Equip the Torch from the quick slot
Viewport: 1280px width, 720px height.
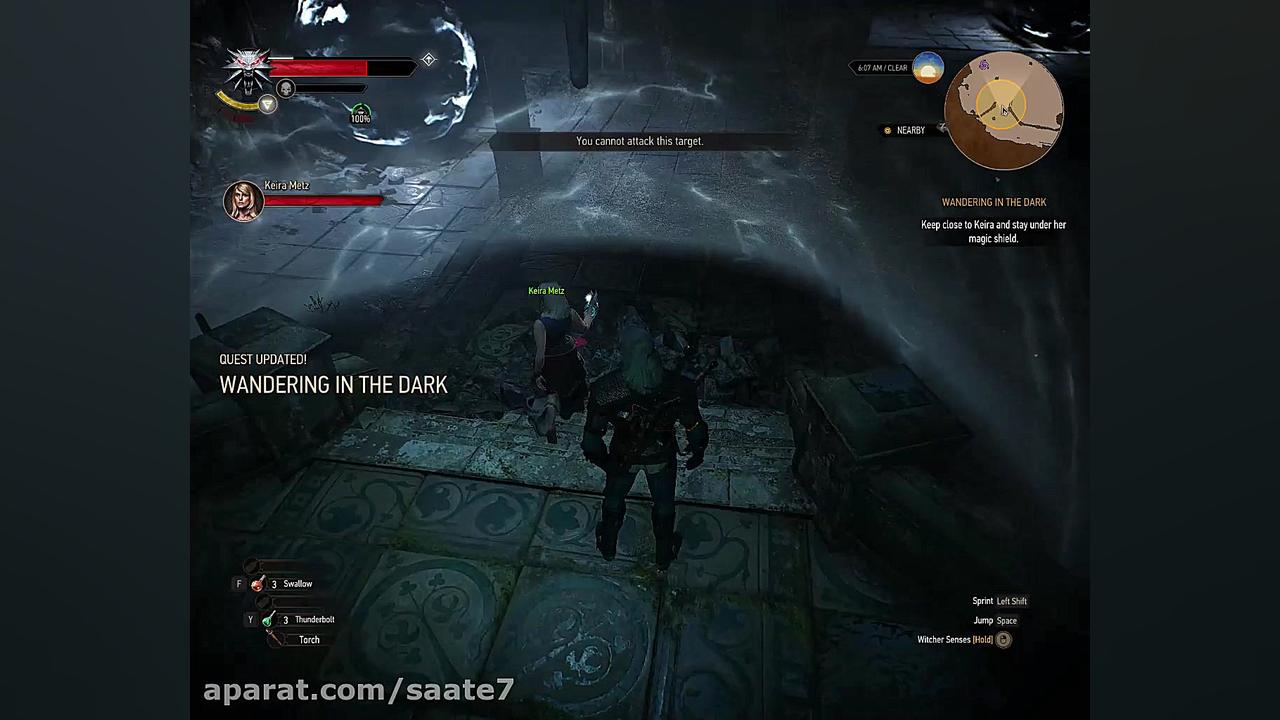click(x=277, y=639)
